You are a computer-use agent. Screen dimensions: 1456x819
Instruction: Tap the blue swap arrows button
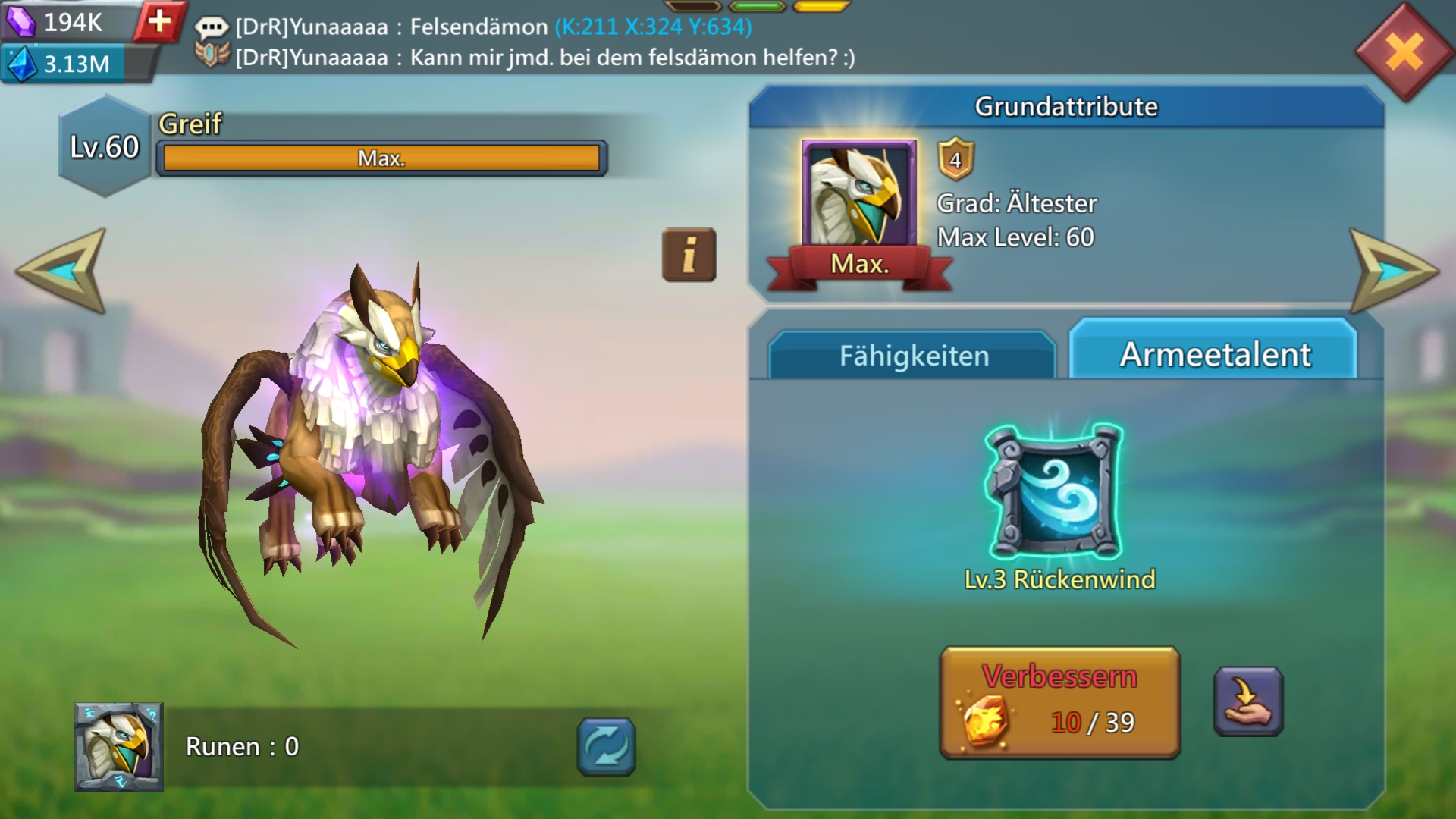pyautogui.click(x=606, y=747)
